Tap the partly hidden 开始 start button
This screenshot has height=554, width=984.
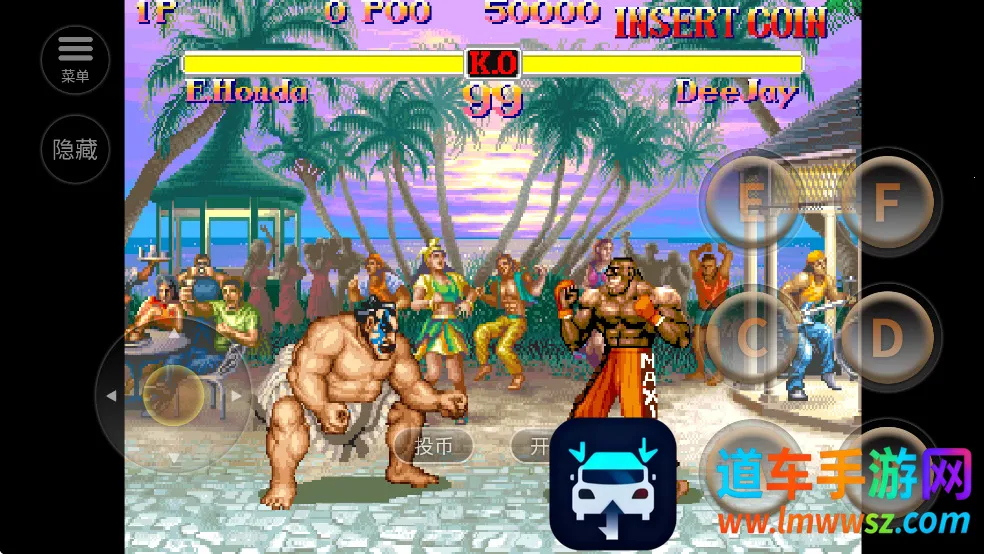[x=531, y=446]
